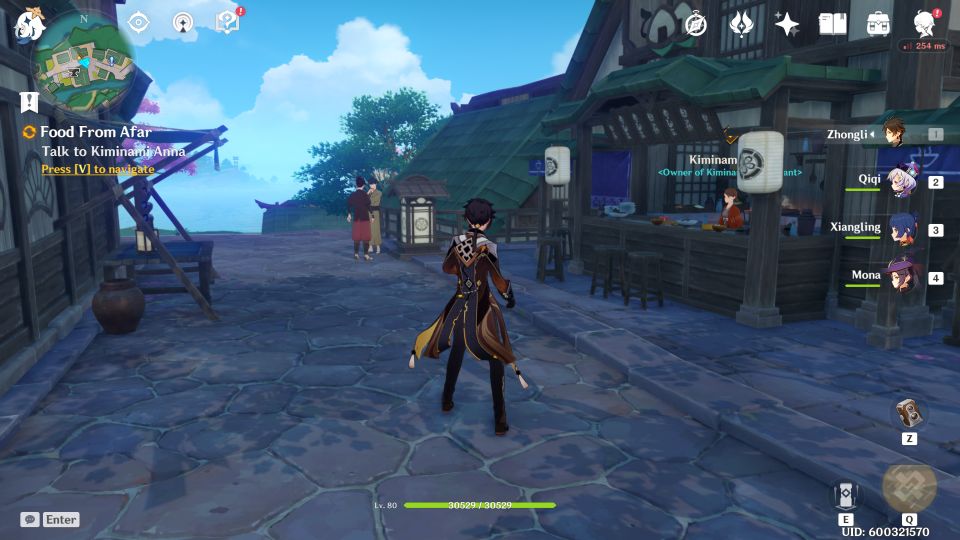Switch to party member Xiangling
960x540 pixels.
pos(900,228)
